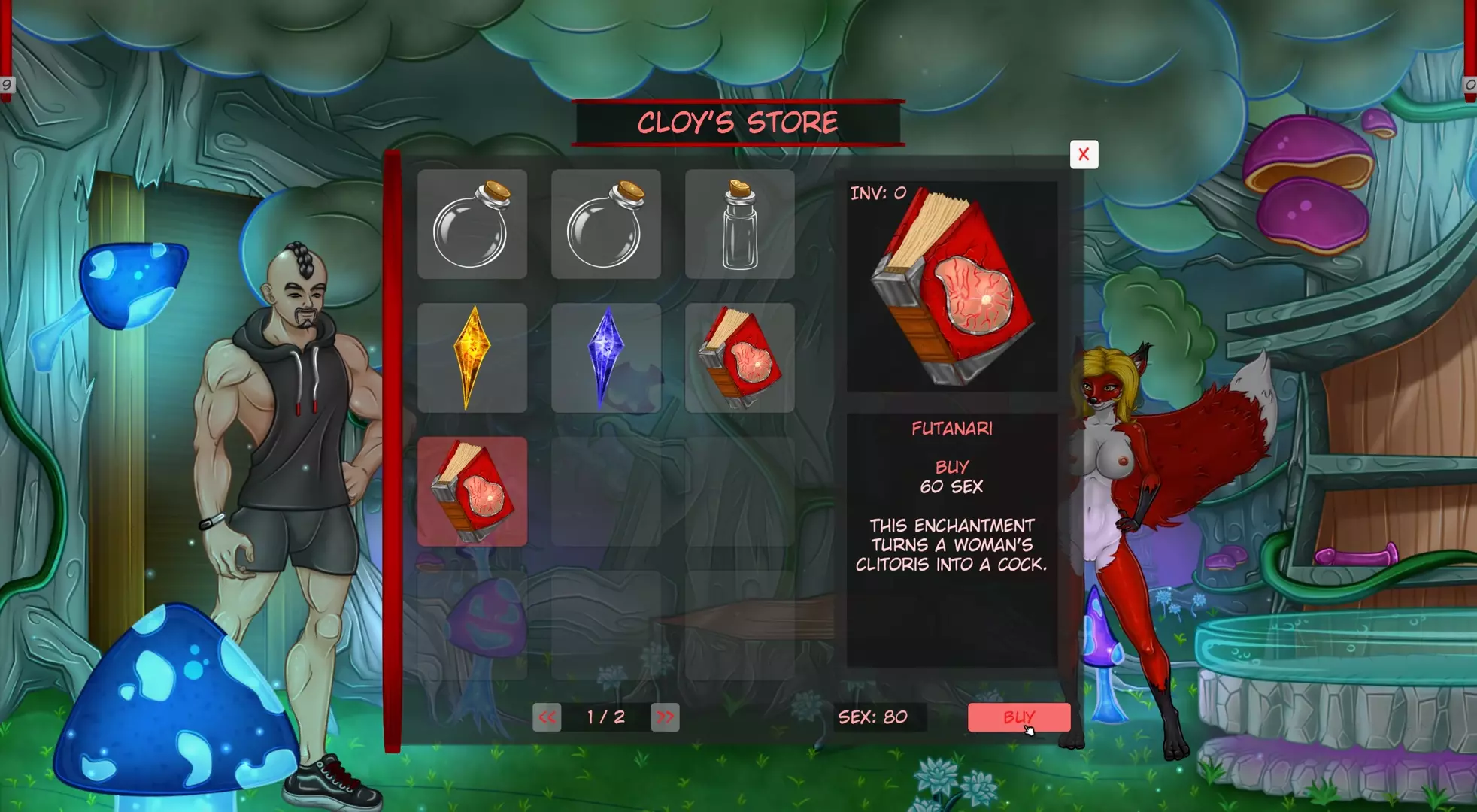Close Cloy's Store with the X button
The image size is (1477, 812).
[x=1084, y=154]
